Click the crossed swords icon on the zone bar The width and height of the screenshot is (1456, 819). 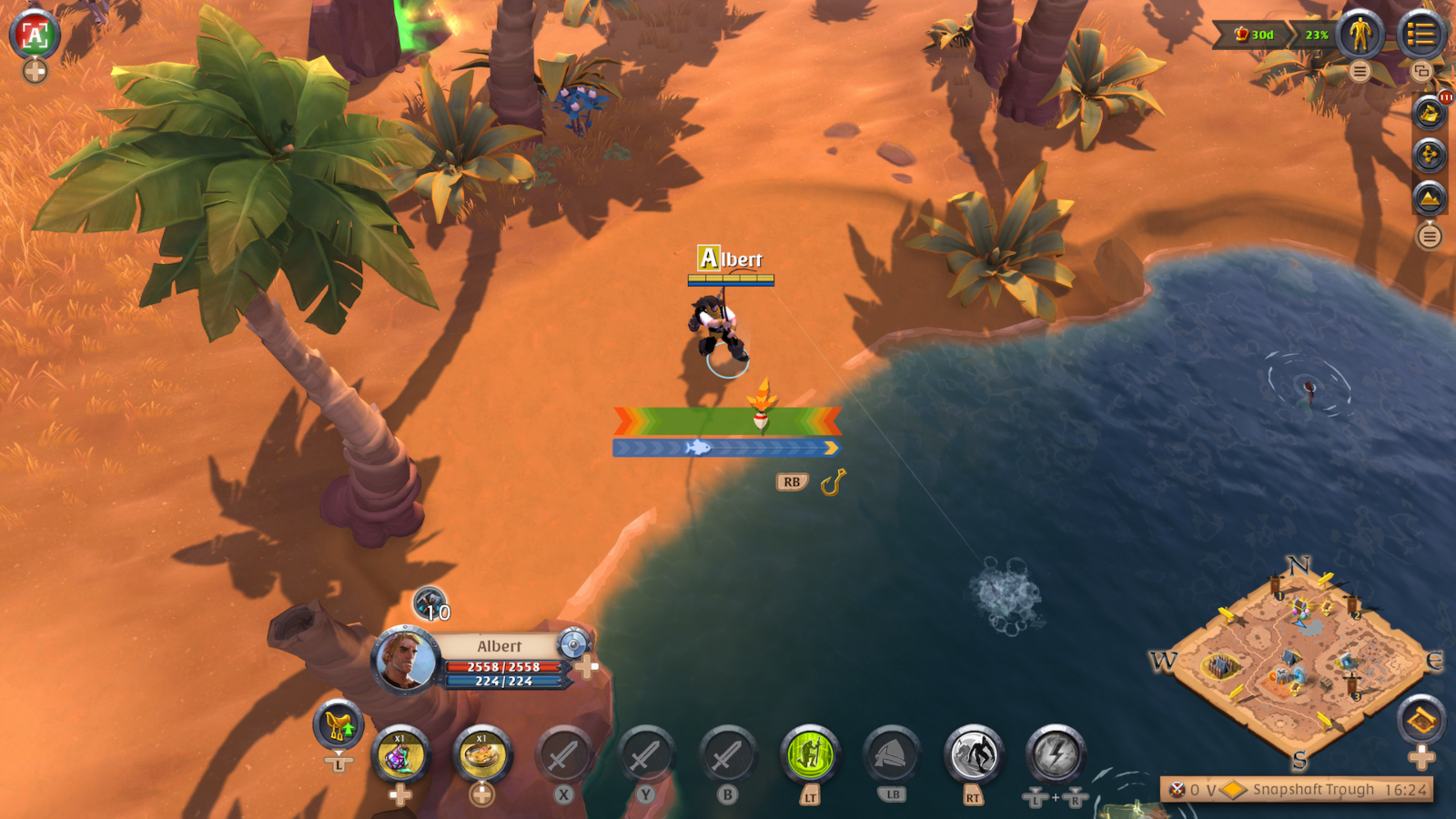click(x=1176, y=790)
